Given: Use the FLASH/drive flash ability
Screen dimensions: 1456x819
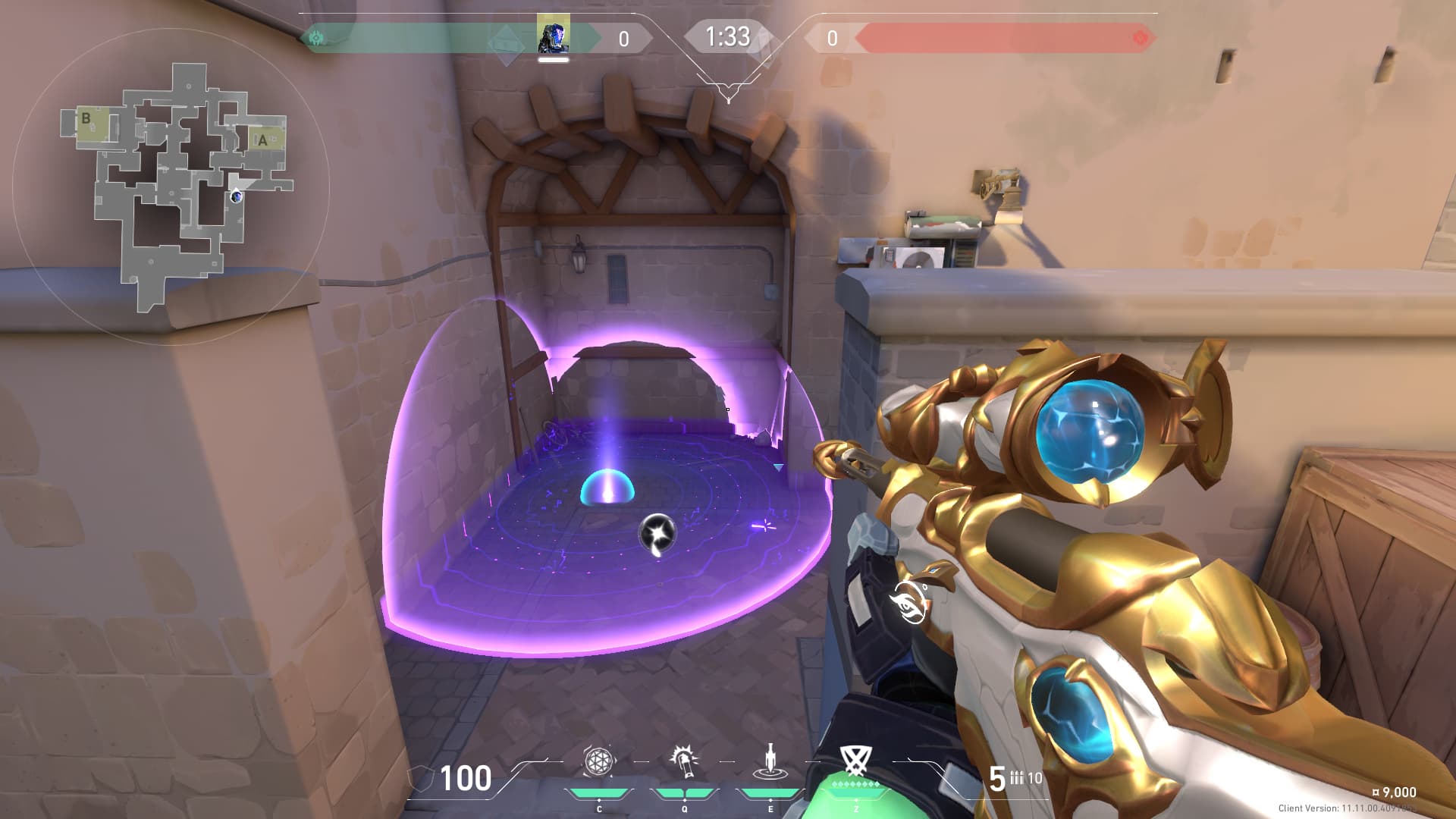Looking at the screenshot, I should click(684, 761).
